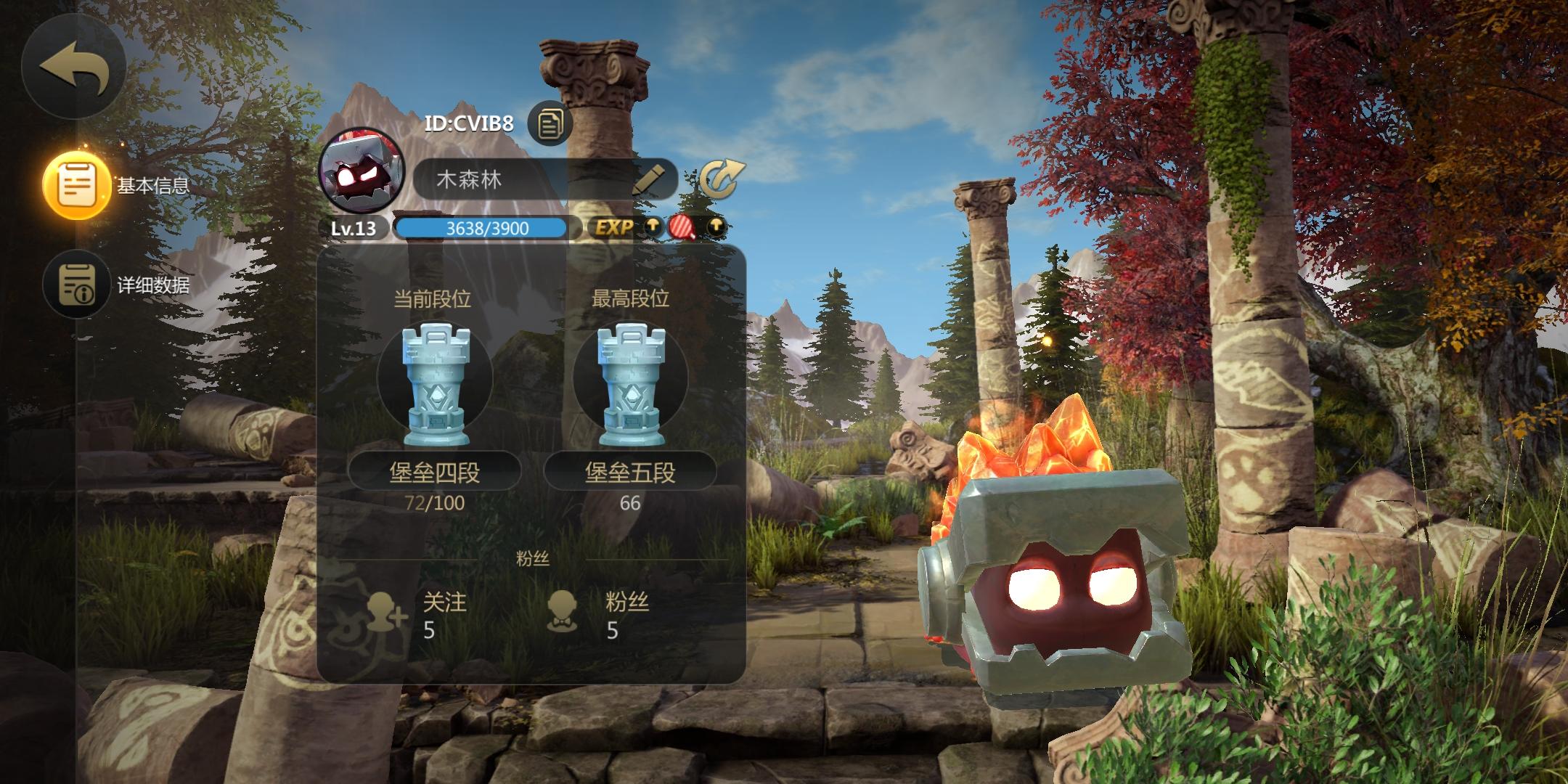Share the profile with the gold arrow

tap(721, 179)
